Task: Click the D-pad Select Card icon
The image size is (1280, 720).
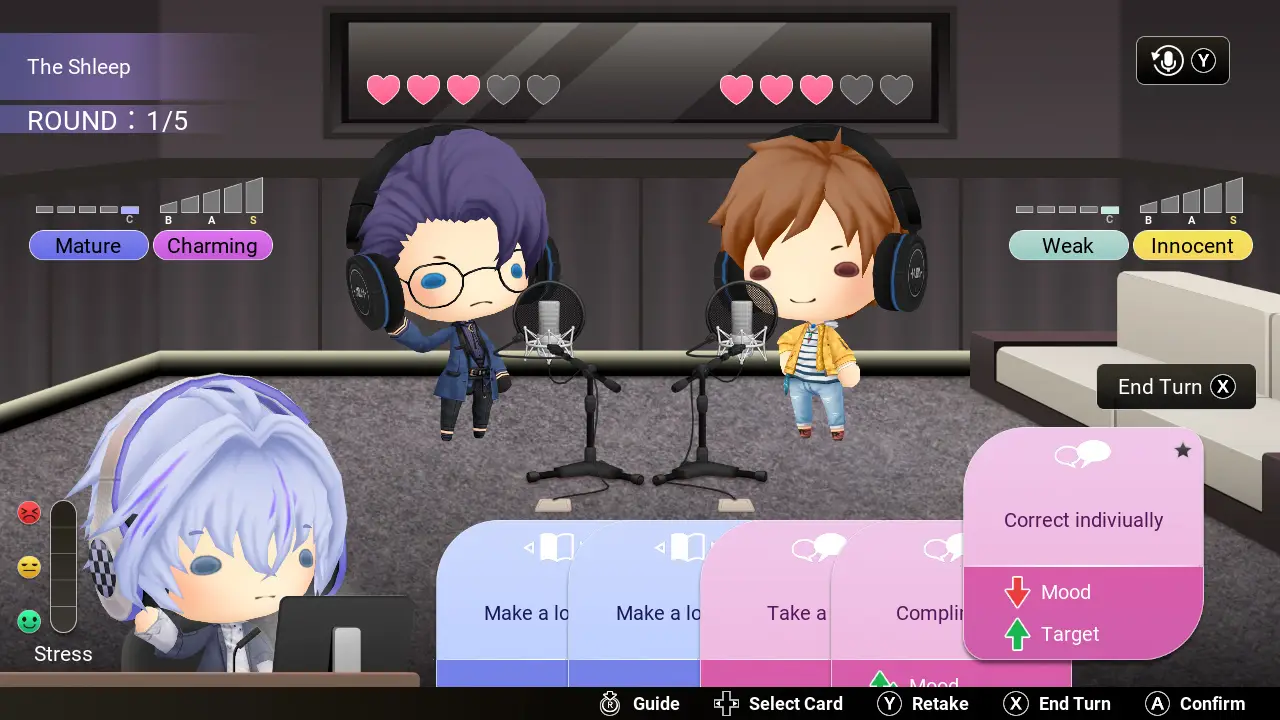Action: point(726,703)
